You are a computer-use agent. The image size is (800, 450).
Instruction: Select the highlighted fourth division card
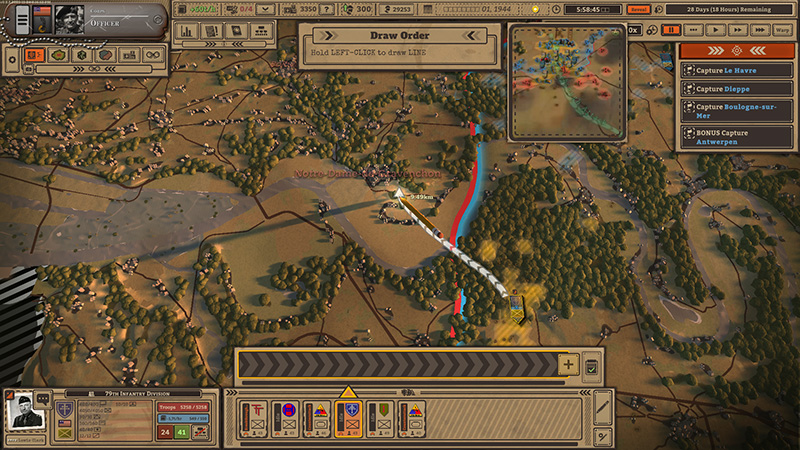[x=349, y=419]
